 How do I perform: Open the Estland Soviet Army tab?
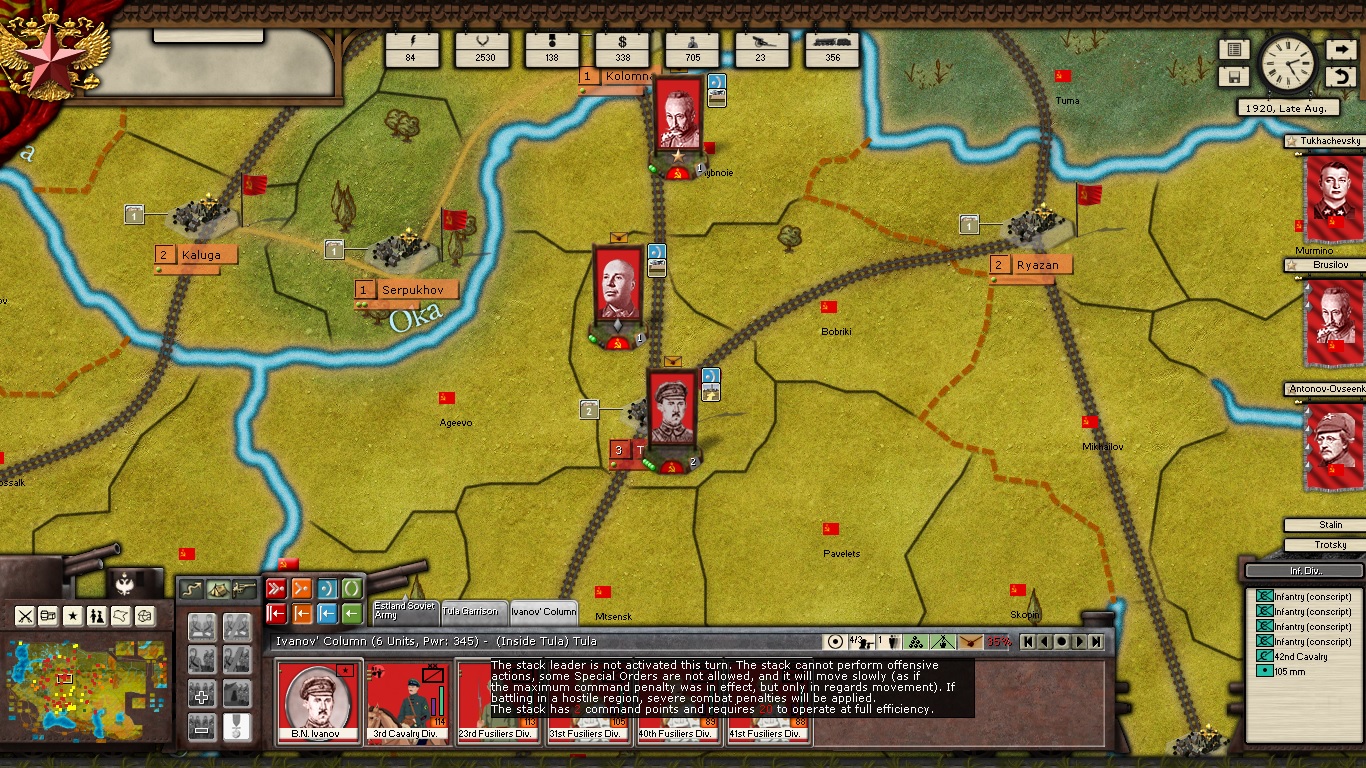403,611
